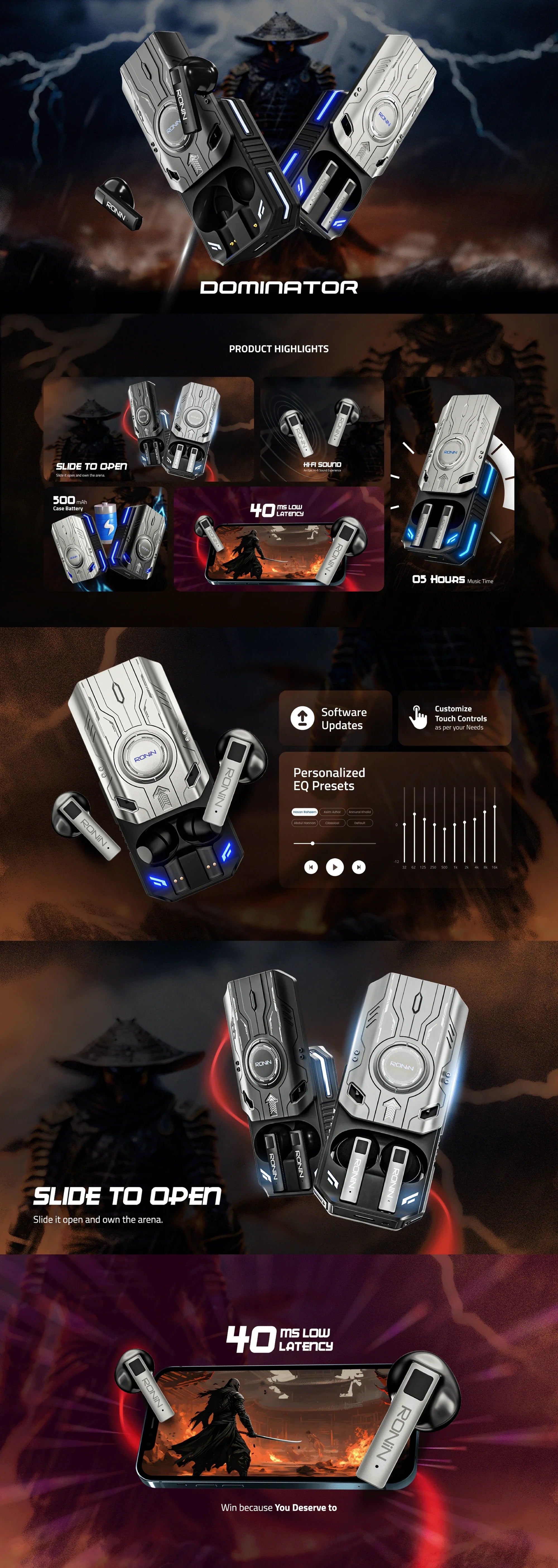Image resolution: width=558 pixels, height=1568 pixels.
Task: Open the Hi-Fi Sound highlight tile
Action: coord(322,429)
